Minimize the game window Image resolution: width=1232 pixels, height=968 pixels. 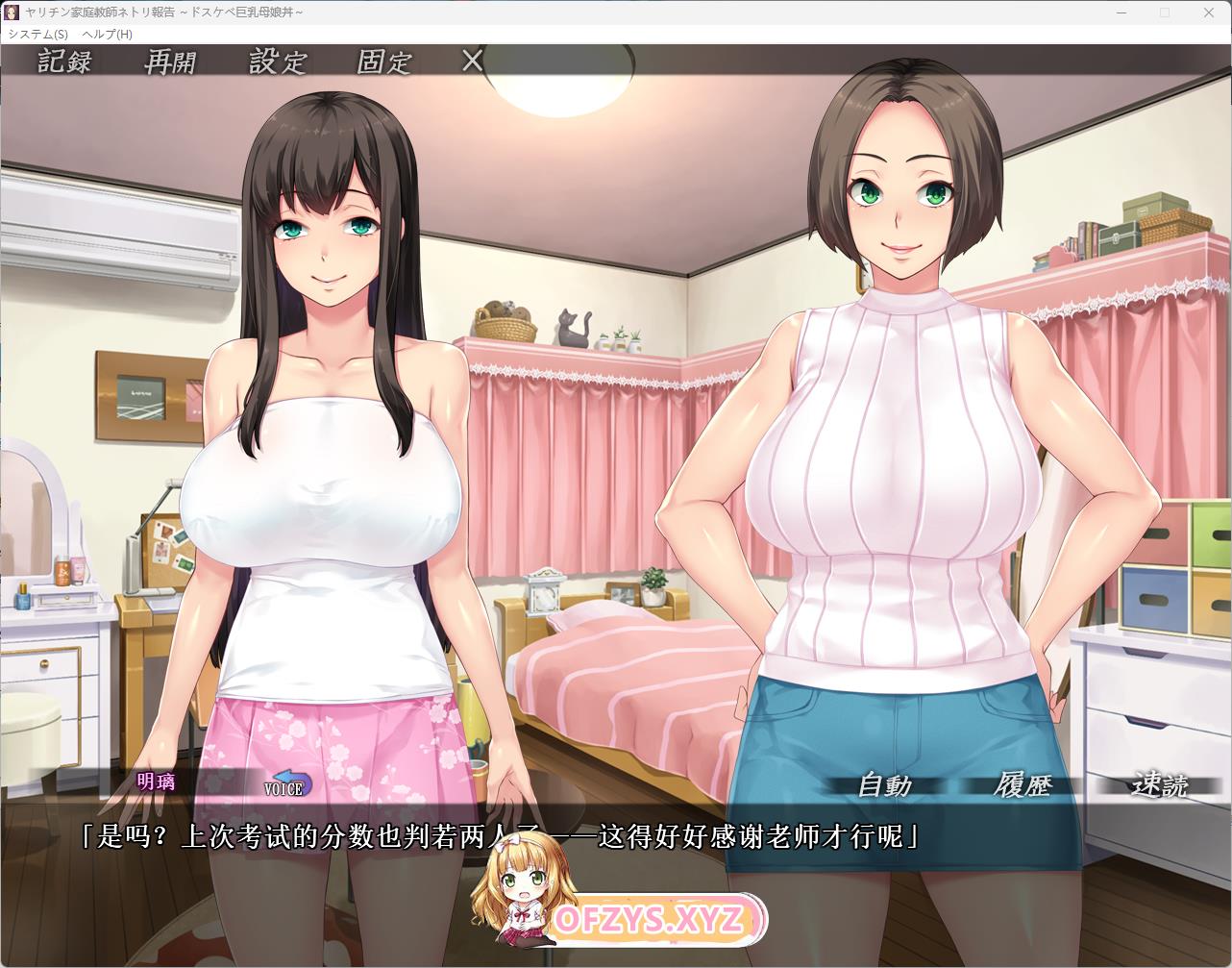click(x=1121, y=12)
